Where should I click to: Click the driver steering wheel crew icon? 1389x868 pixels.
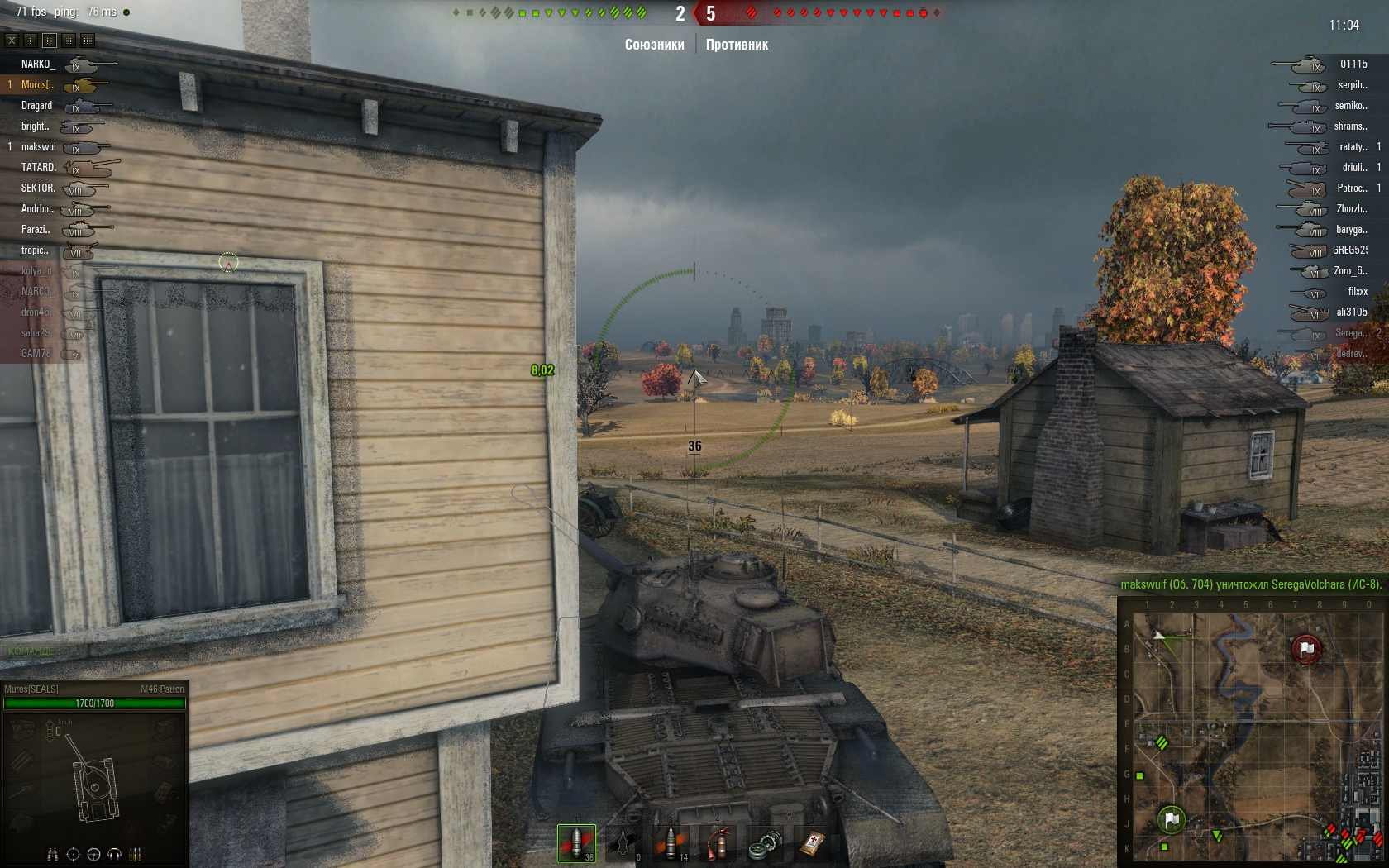pyautogui.click(x=93, y=854)
